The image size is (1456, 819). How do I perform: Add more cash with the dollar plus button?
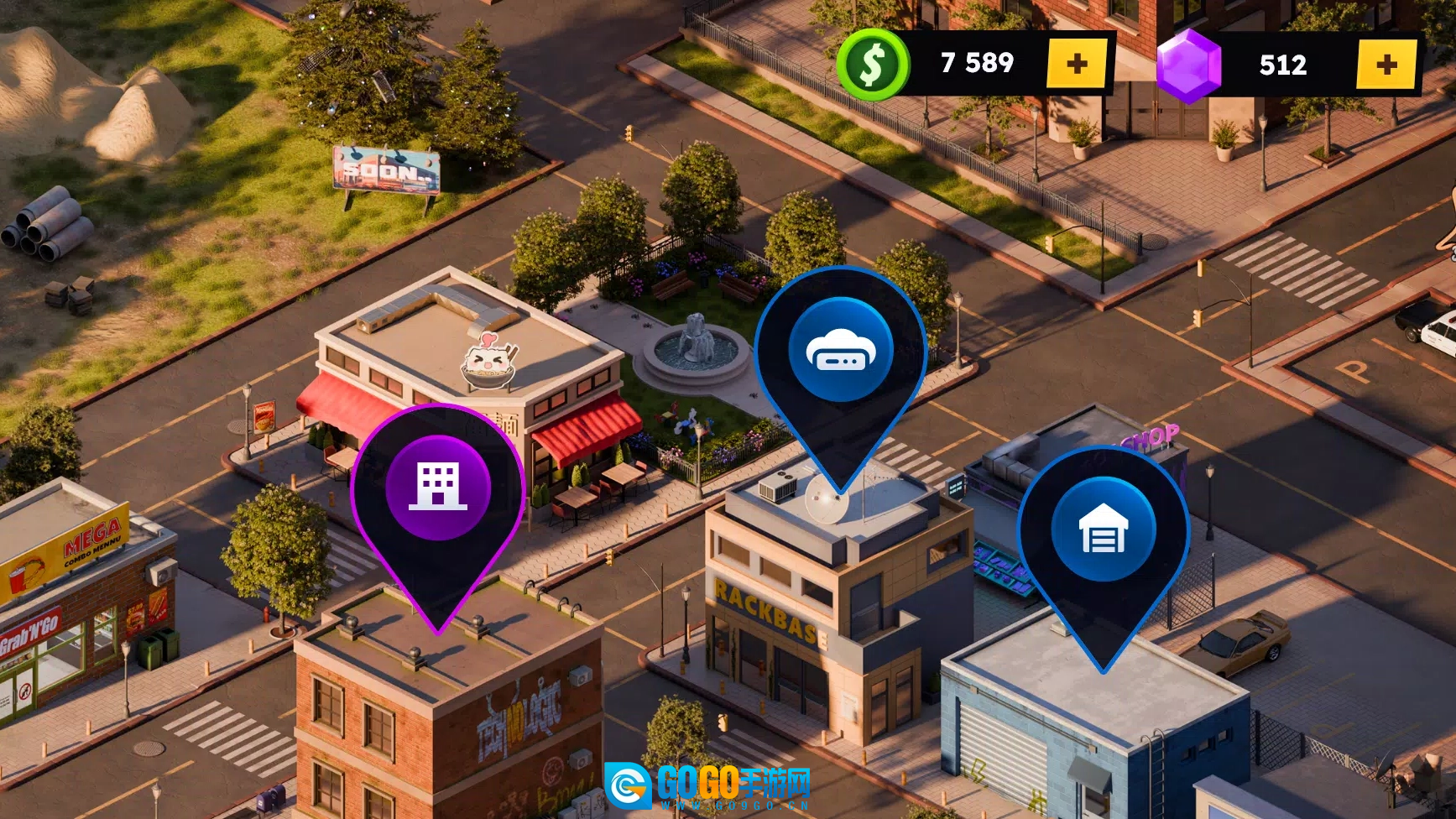pos(1077,64)
